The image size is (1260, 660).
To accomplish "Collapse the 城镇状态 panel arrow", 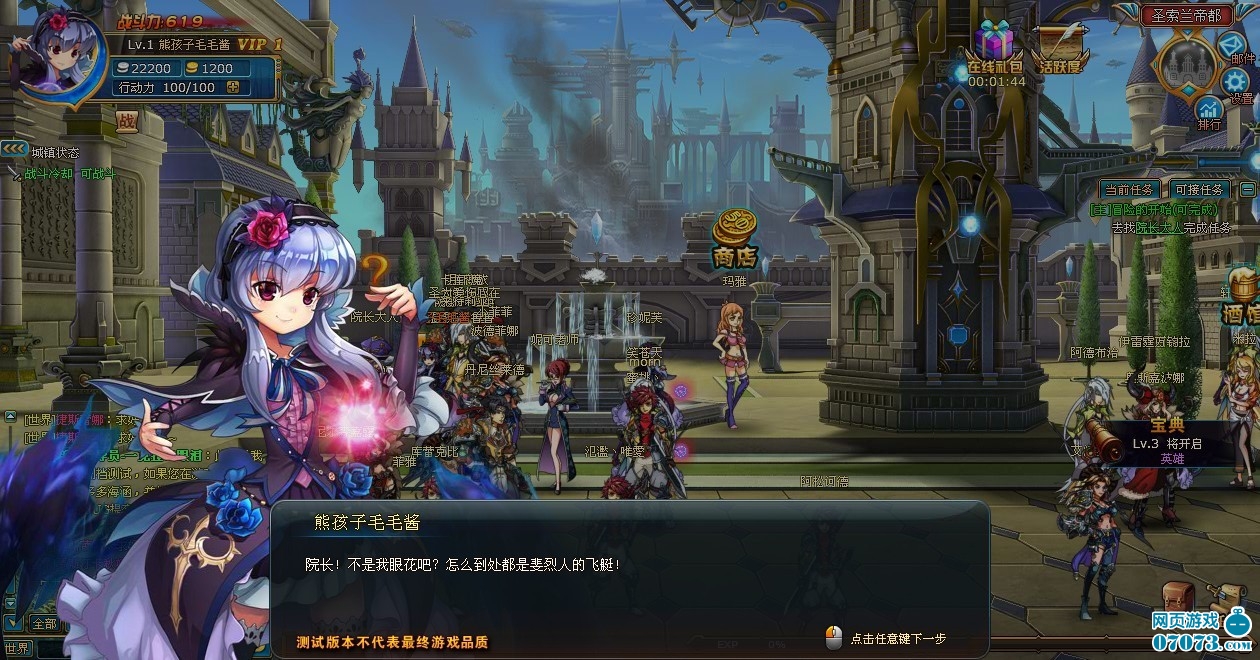I will (x=14, y=149).
